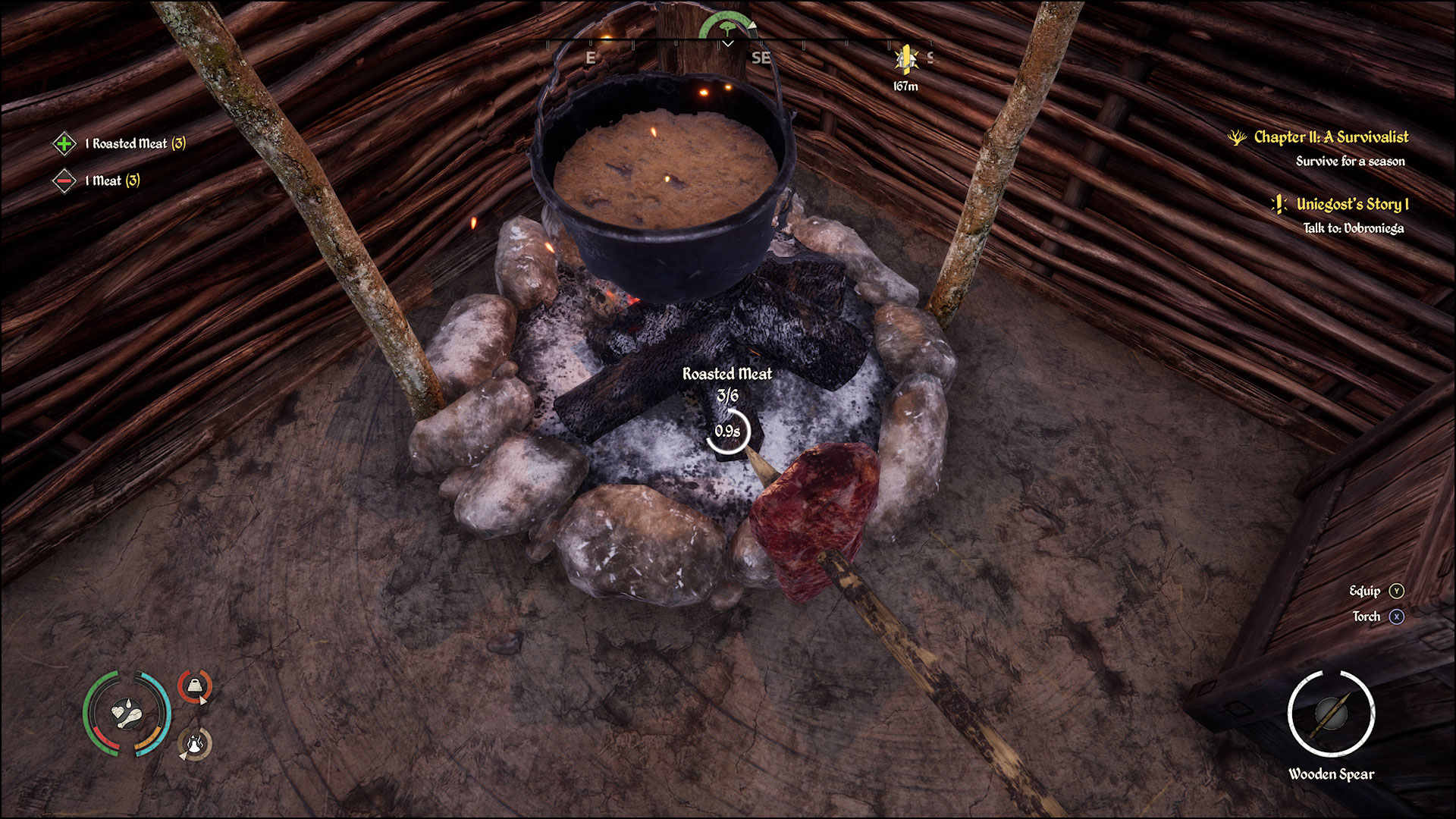Select the health and hunger status icon
Viewport: 1456px width, 819px height.
(127, 715)
